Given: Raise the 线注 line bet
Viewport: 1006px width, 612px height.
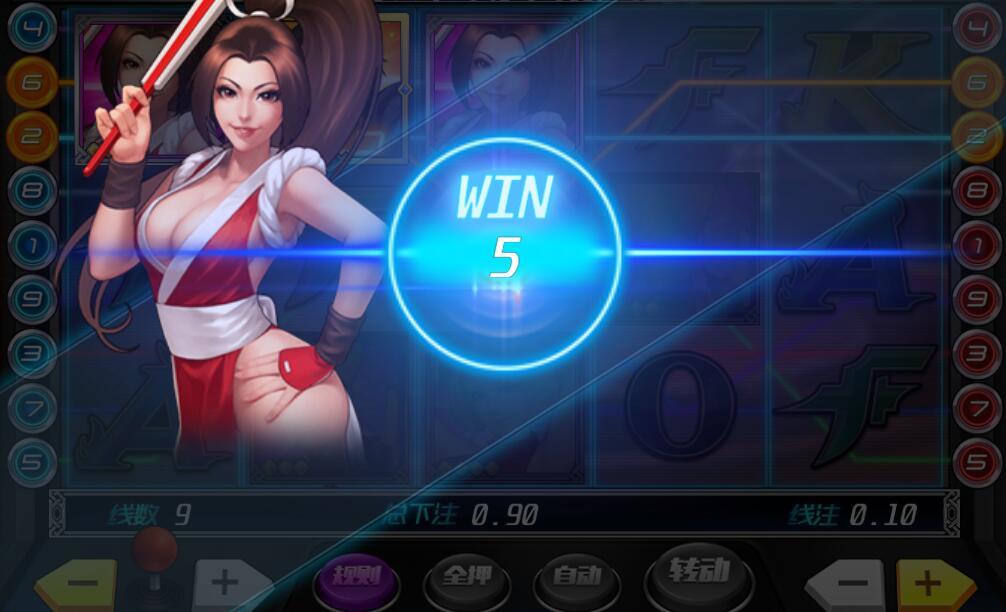Looking at the screenshot, I should (930, 584).
